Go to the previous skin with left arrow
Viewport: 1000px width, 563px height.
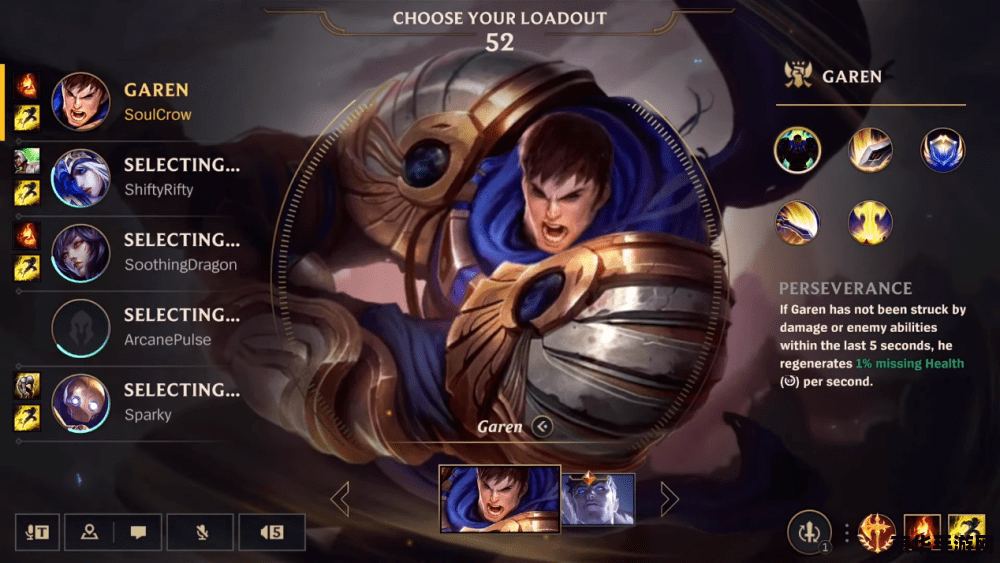pos(340,498)
